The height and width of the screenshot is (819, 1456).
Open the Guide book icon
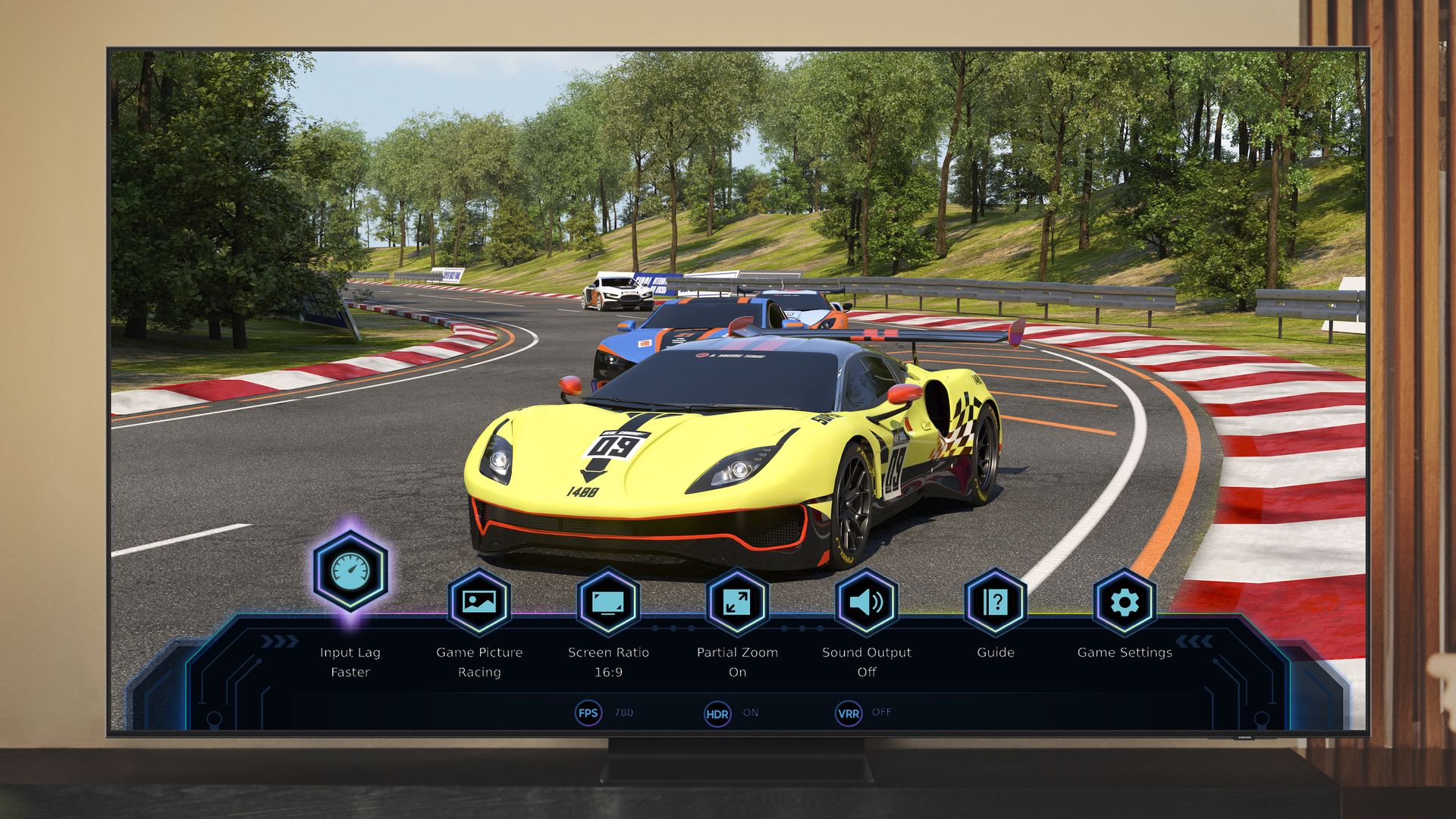995,602
